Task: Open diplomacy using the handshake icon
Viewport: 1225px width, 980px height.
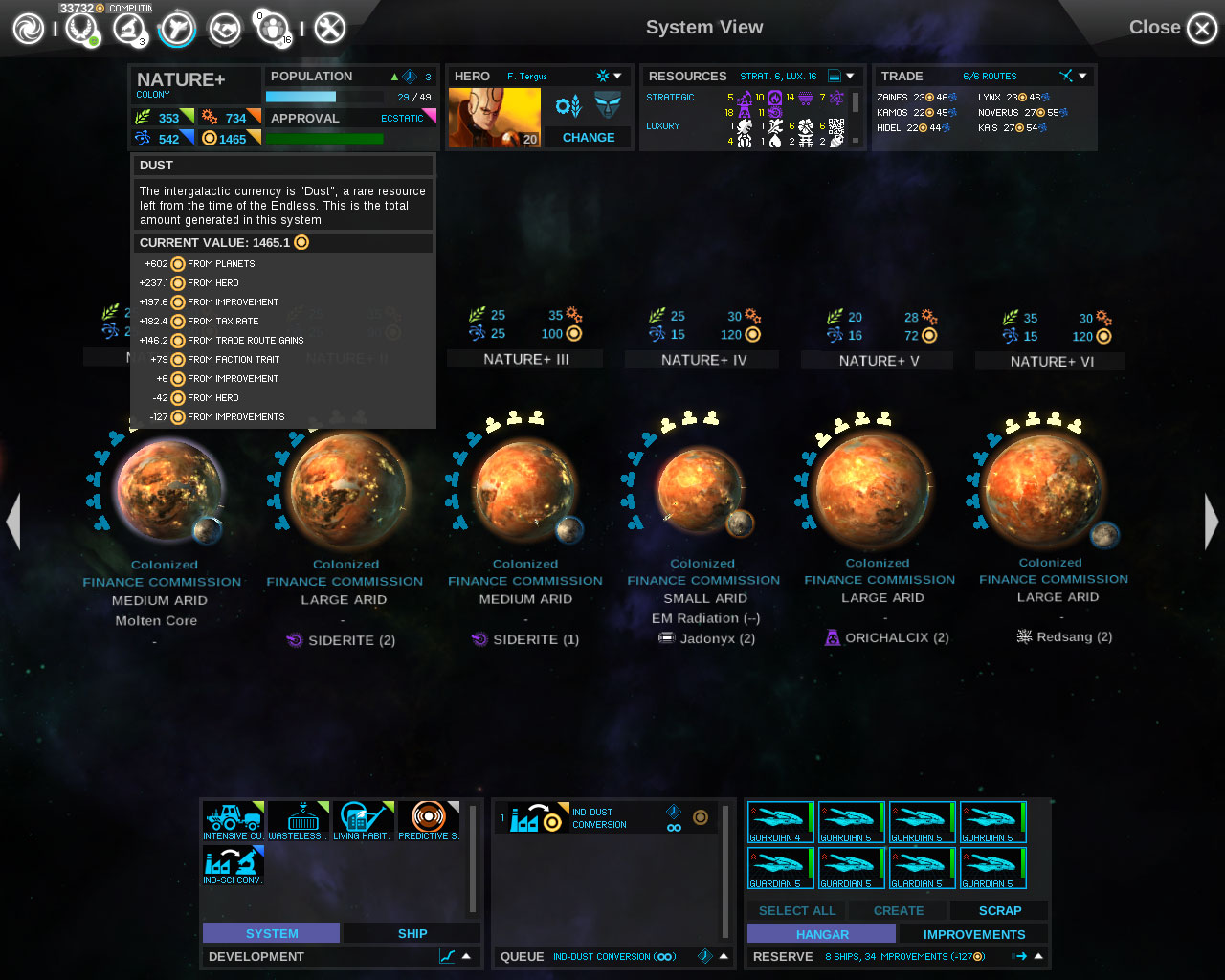Action: [x=225, y=28]
